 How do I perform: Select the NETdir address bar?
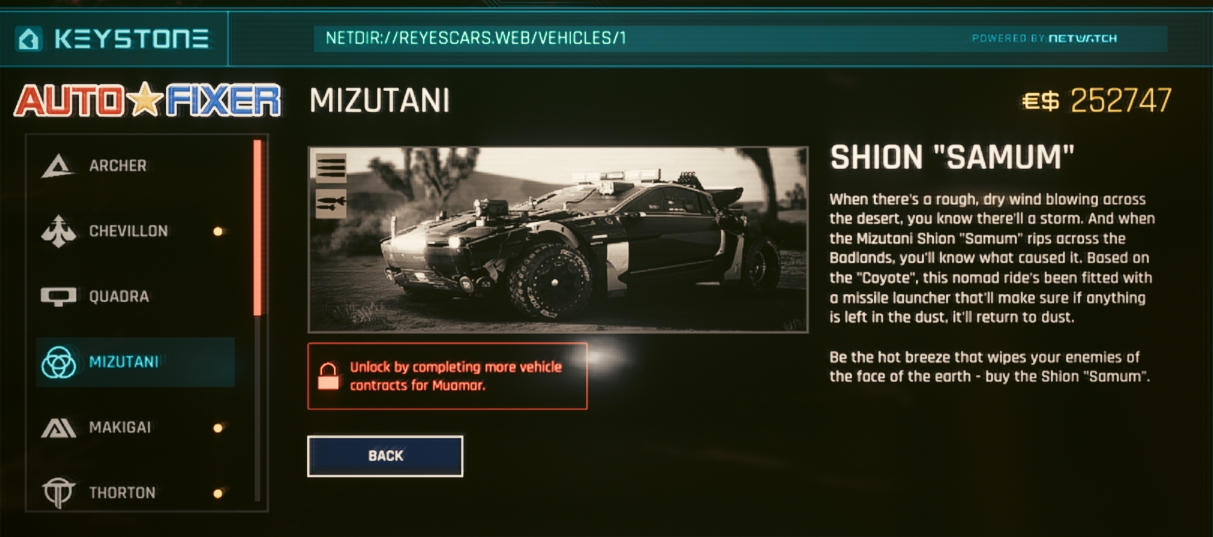pos(640,39)
